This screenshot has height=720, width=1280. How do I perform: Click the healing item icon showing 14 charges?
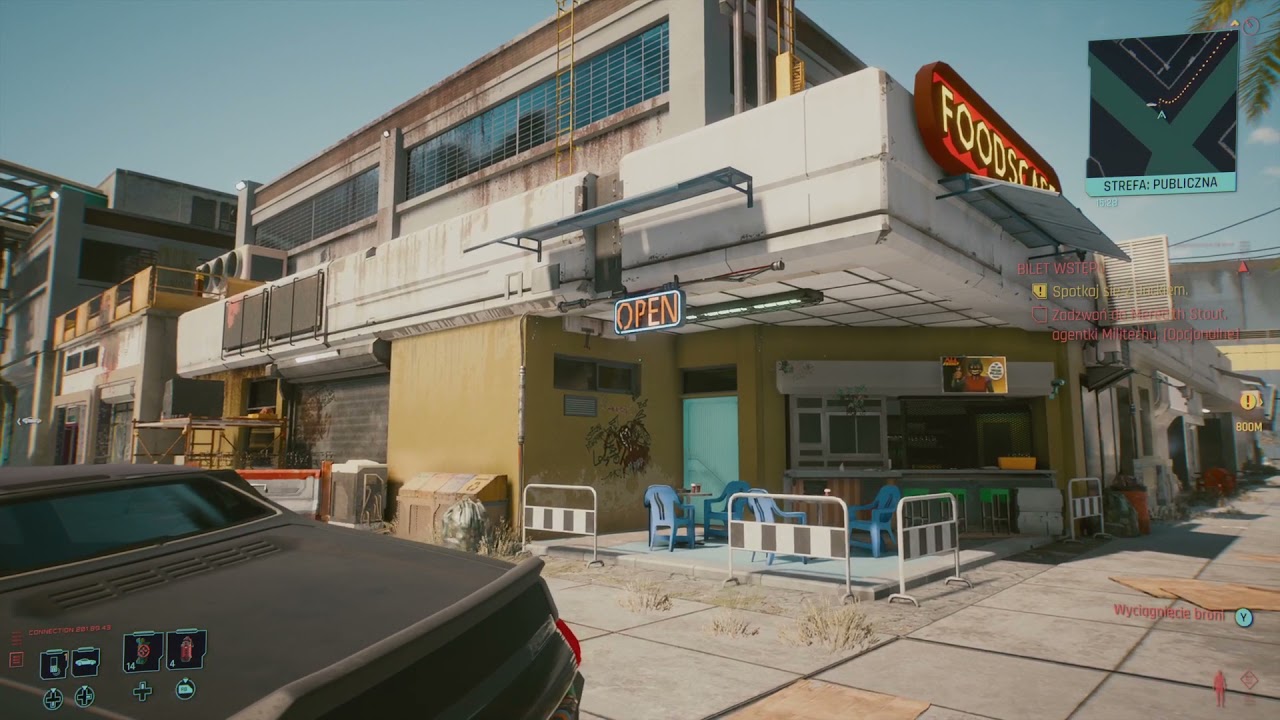pyautogui.click(x=142, y=651)
